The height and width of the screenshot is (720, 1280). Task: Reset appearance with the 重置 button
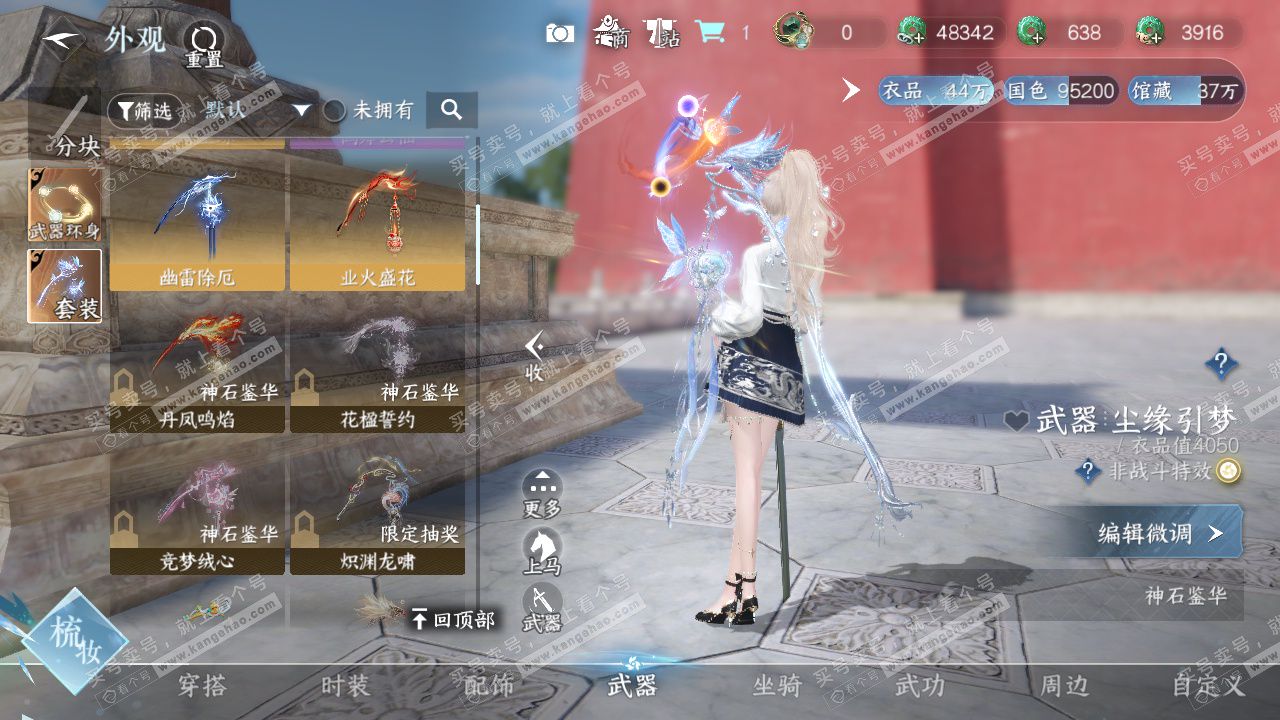204,43
